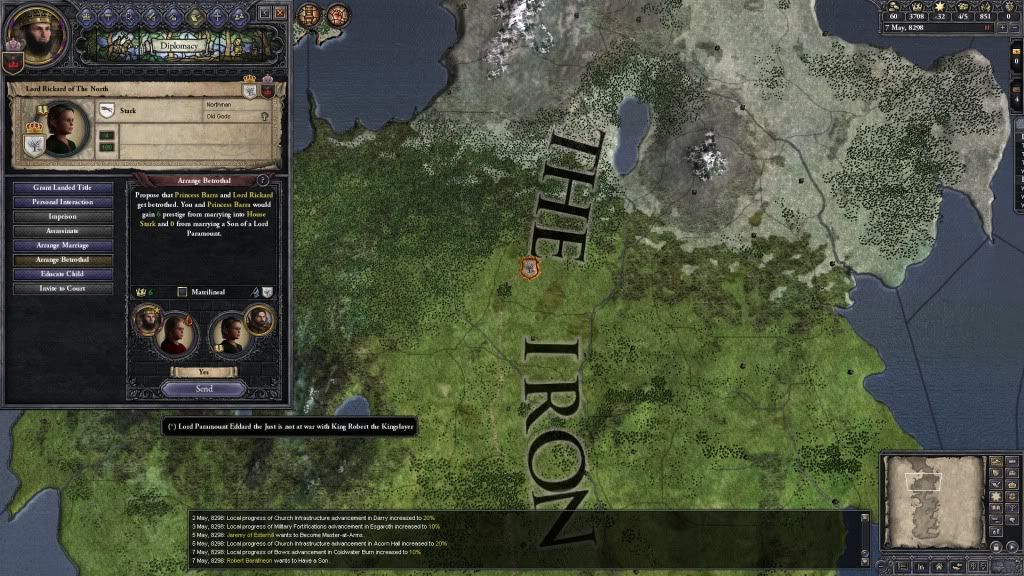Image resolution: width=1024 pixels, height=576 pixels.
Task: Choose the Assassinate option
Action: (62, 231)
